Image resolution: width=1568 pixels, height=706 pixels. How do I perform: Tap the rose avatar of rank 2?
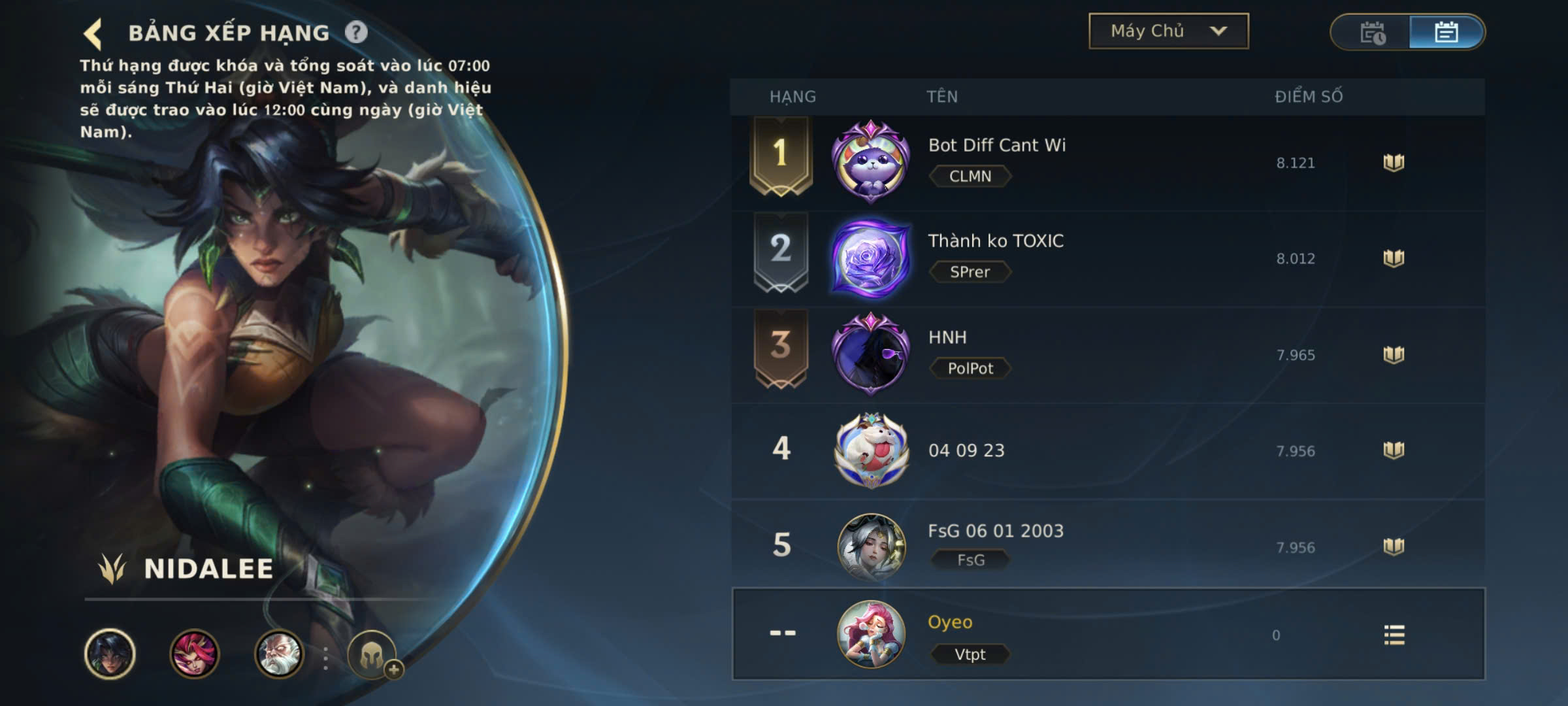(x=871, y=258)
